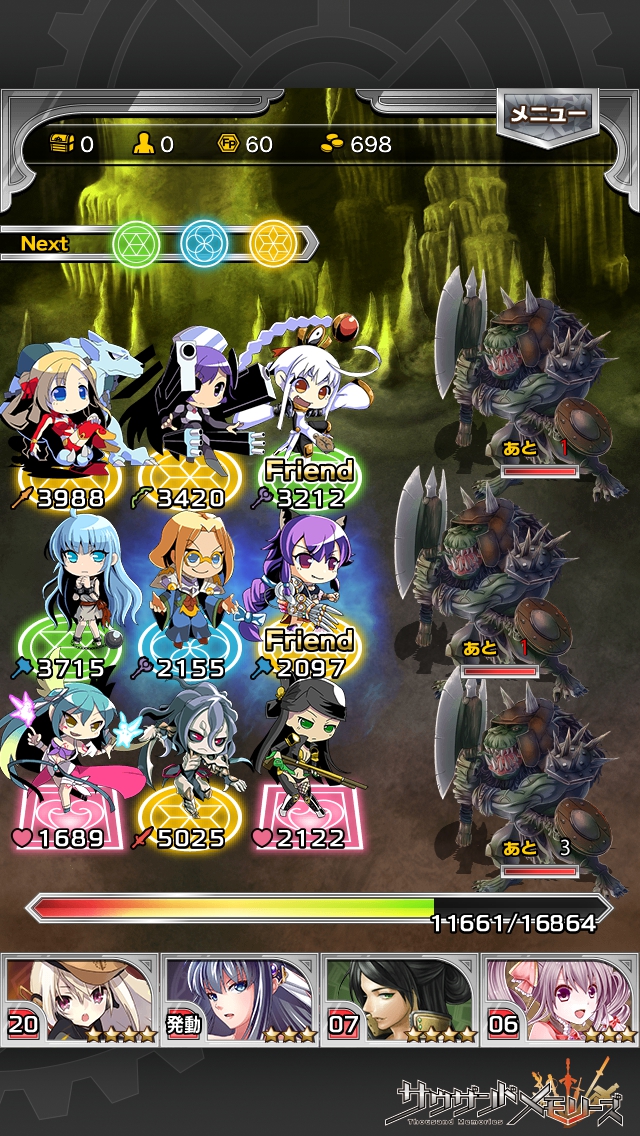Image resolution: width=640 pixels, height=1136 pixels.
Task: Tap the healer unit with 2122
Action: pos(300,765)
